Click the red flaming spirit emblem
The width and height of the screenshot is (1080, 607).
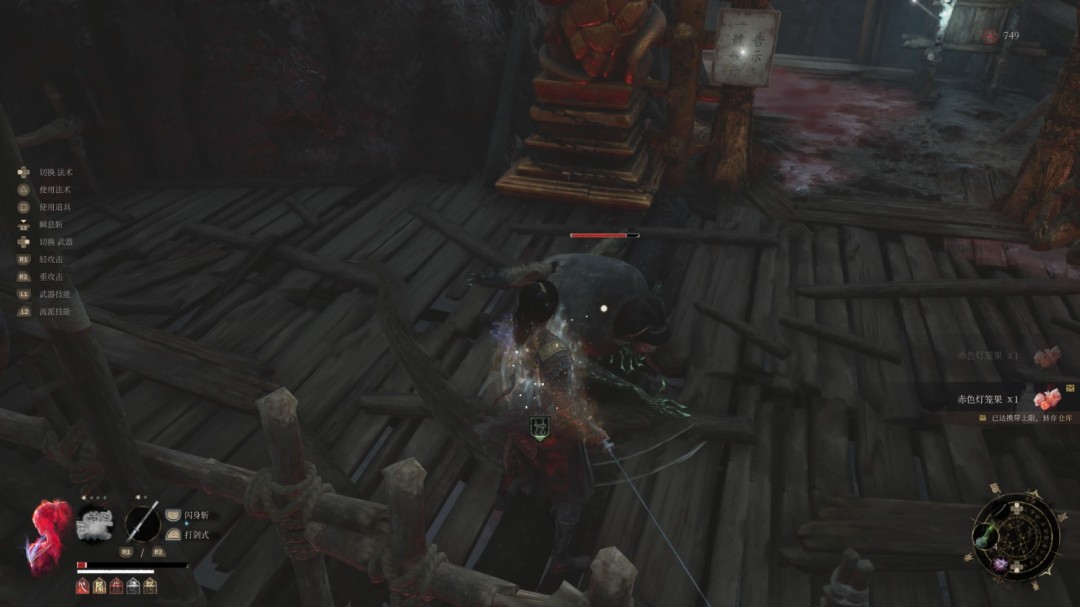(x=48, y=534)
